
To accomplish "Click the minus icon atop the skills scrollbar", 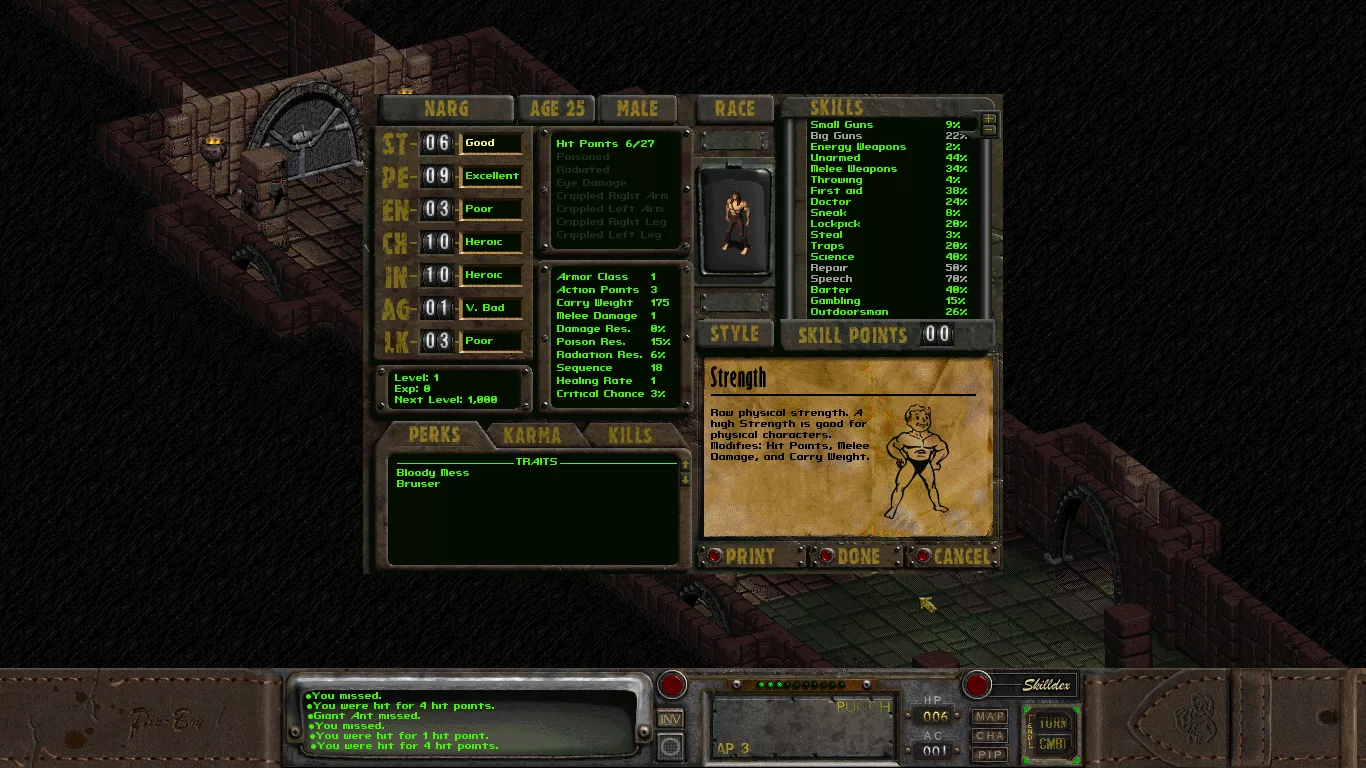I will tap(989, 130).
